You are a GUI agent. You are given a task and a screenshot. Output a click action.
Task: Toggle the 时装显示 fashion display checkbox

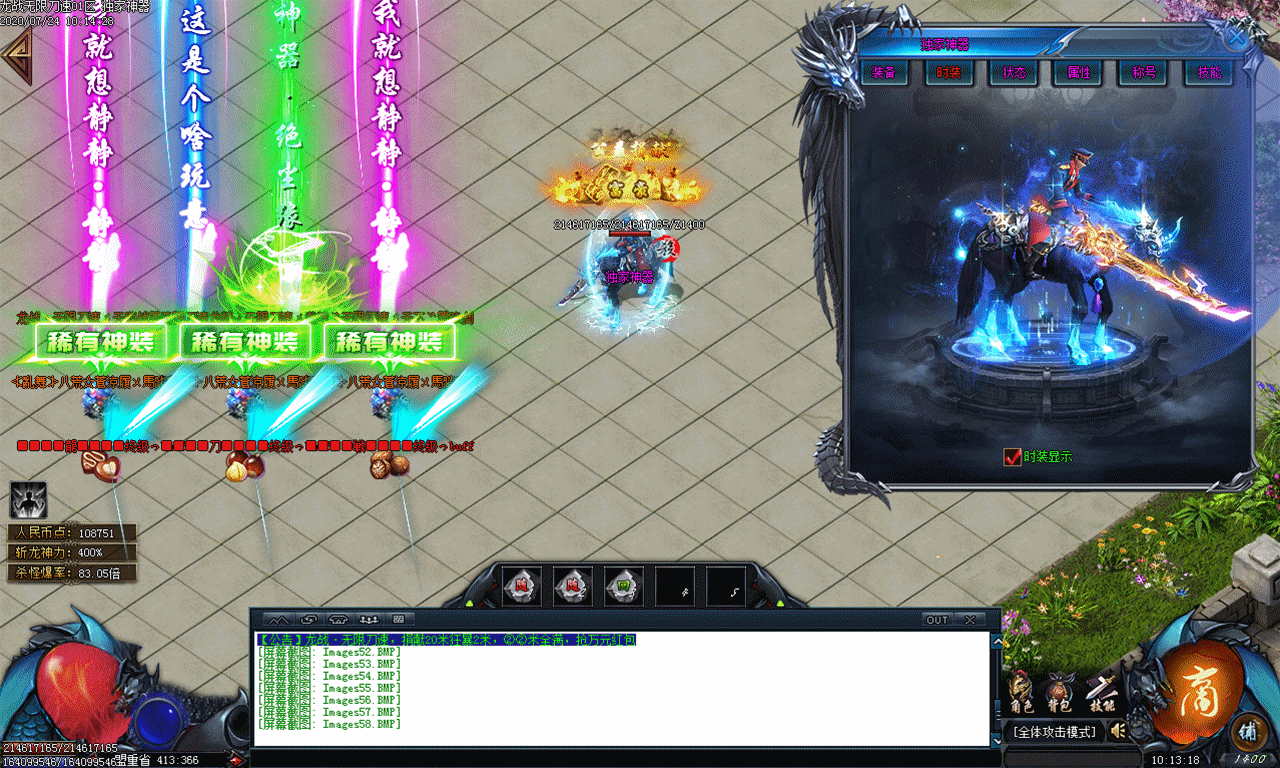pos(1012,457)
